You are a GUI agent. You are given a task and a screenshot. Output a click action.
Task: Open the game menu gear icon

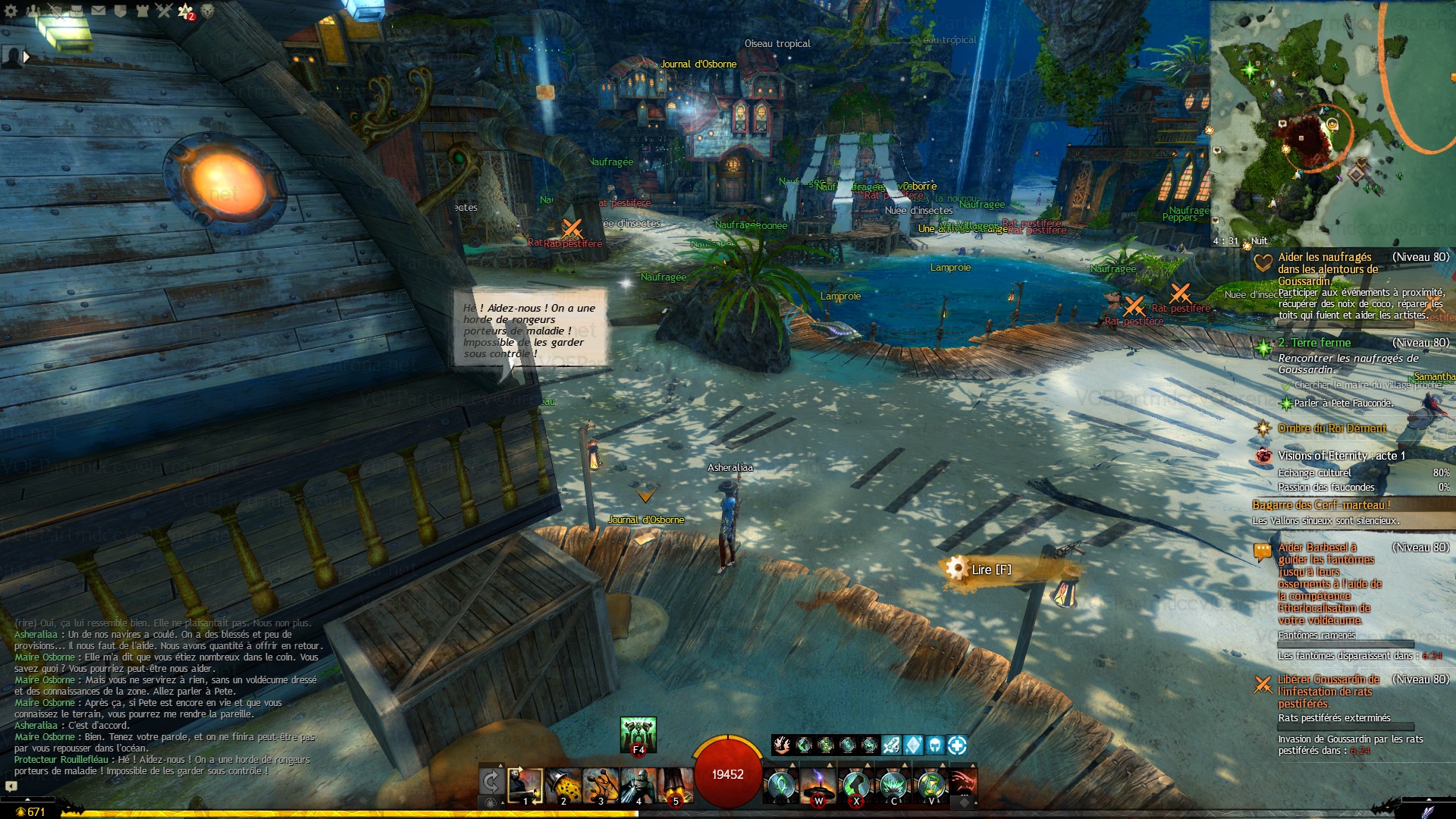[11, 11]
